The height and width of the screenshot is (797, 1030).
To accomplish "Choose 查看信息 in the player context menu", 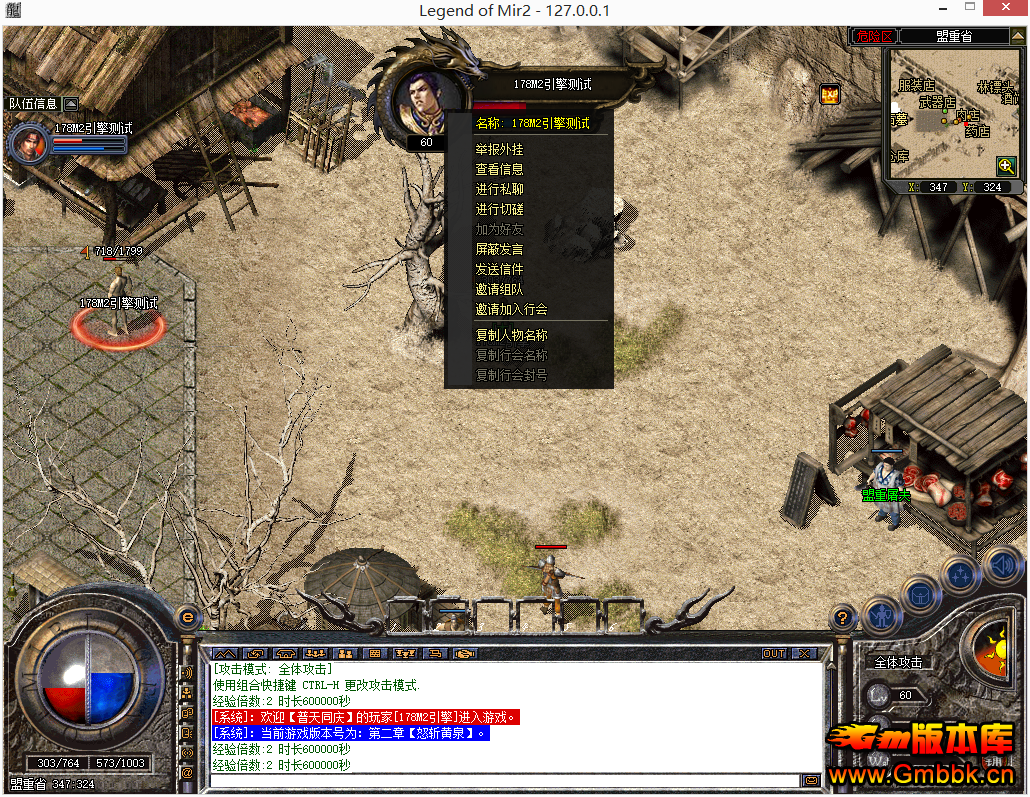I will point(500,169).
